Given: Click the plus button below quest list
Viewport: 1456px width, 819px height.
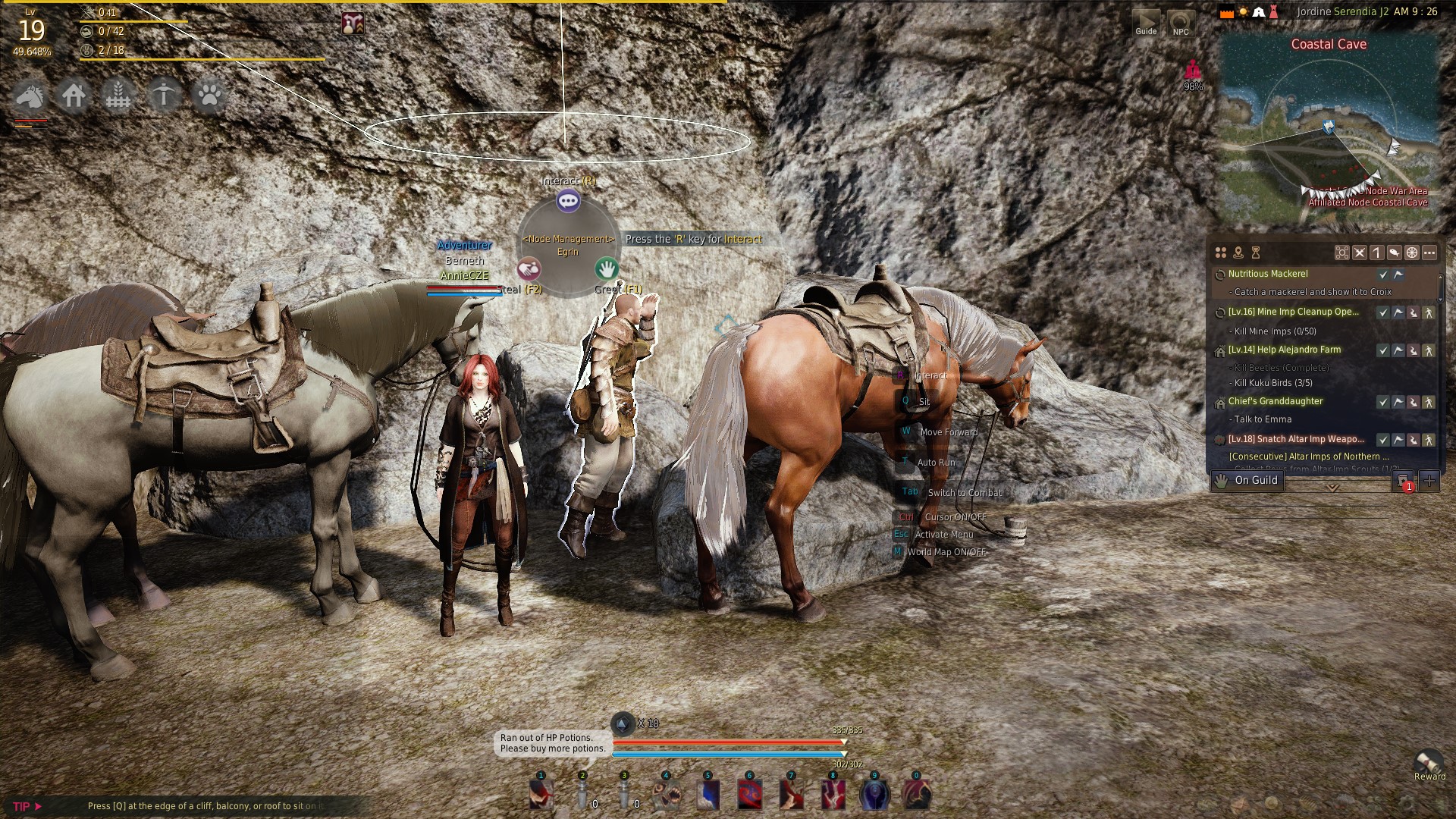Looking at the screenshot, I should [x=1429, y=480].
